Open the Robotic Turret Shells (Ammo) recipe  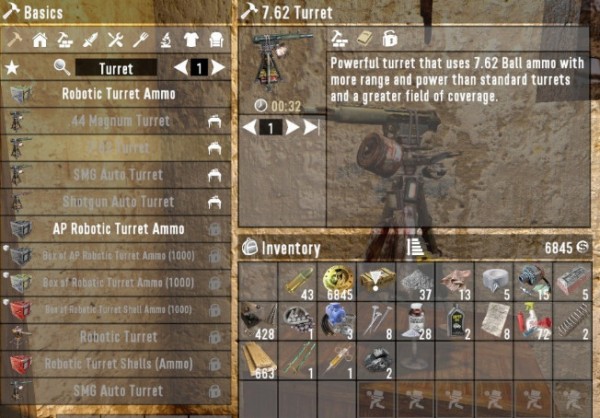click(118, 364)
